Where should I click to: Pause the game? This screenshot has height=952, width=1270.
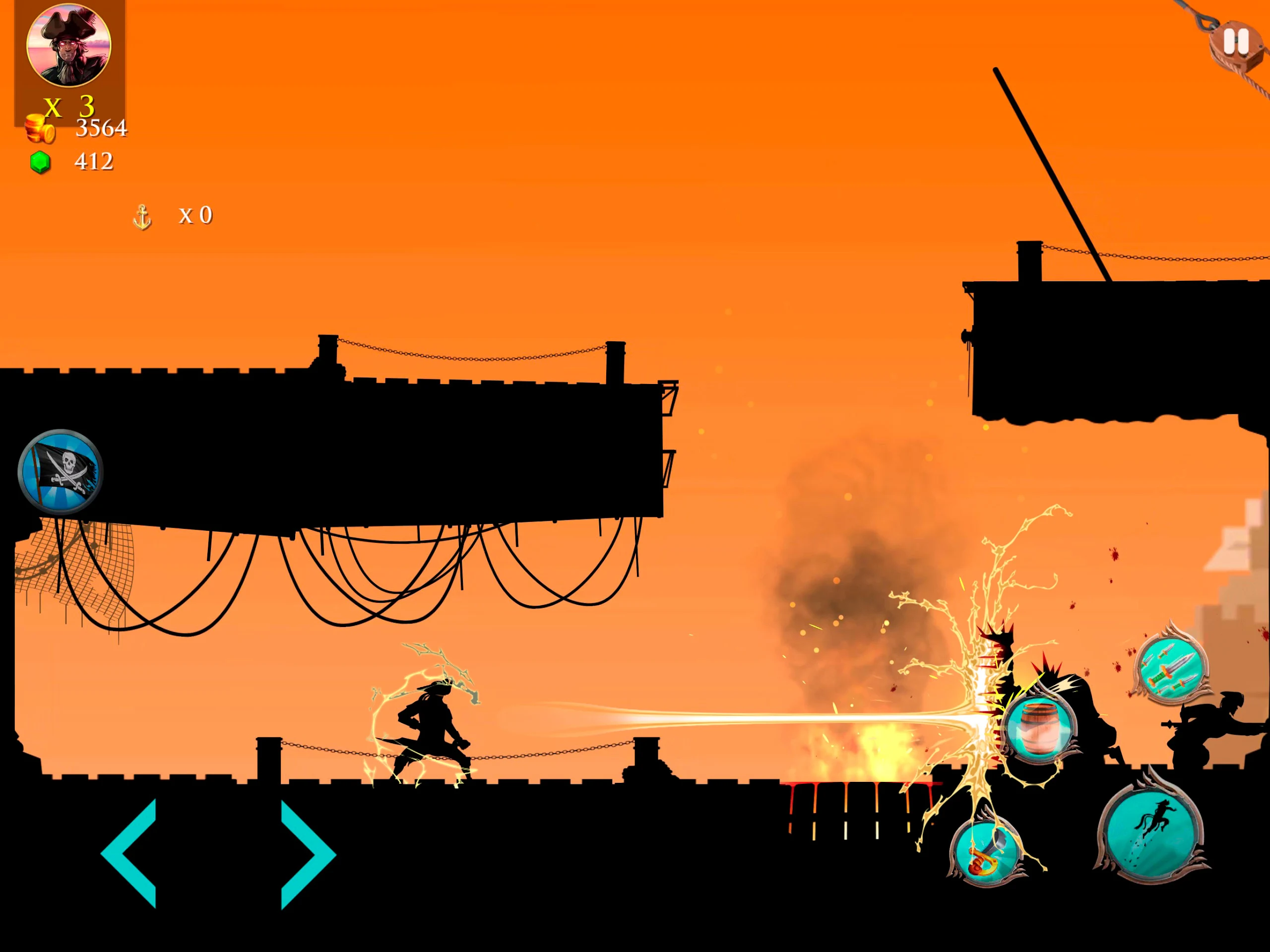1235,43
